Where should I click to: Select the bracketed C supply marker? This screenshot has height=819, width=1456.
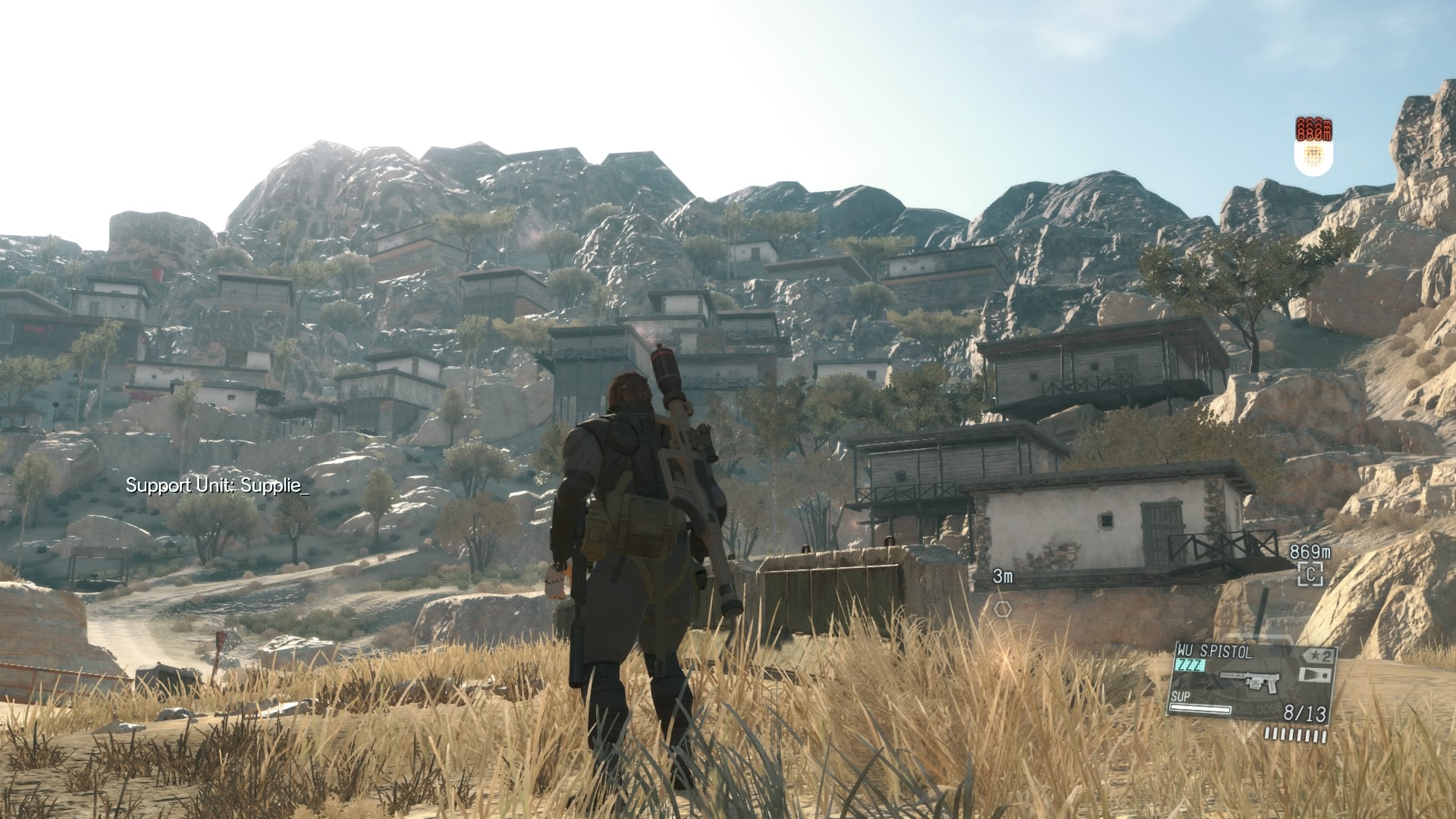point(1310,574)
